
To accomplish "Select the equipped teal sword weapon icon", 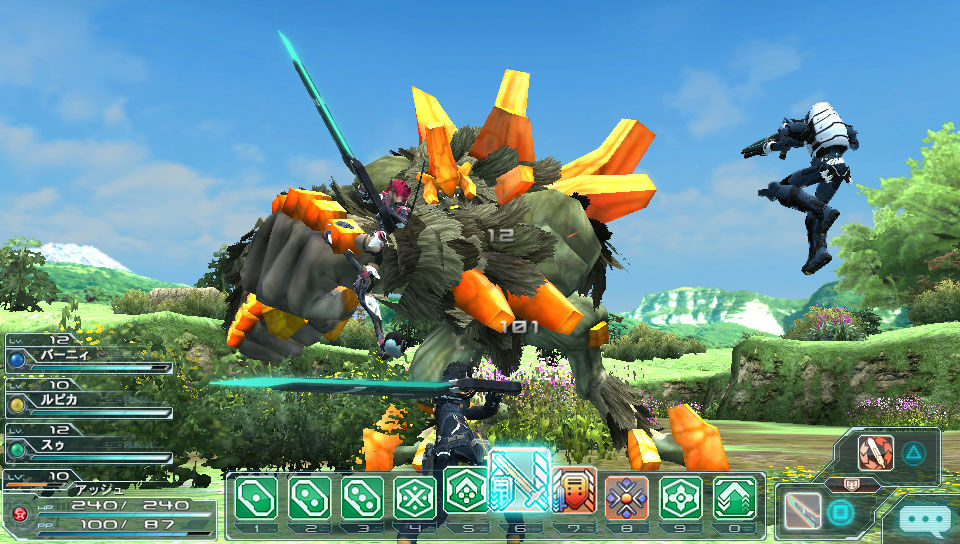I will click(803, 512).
